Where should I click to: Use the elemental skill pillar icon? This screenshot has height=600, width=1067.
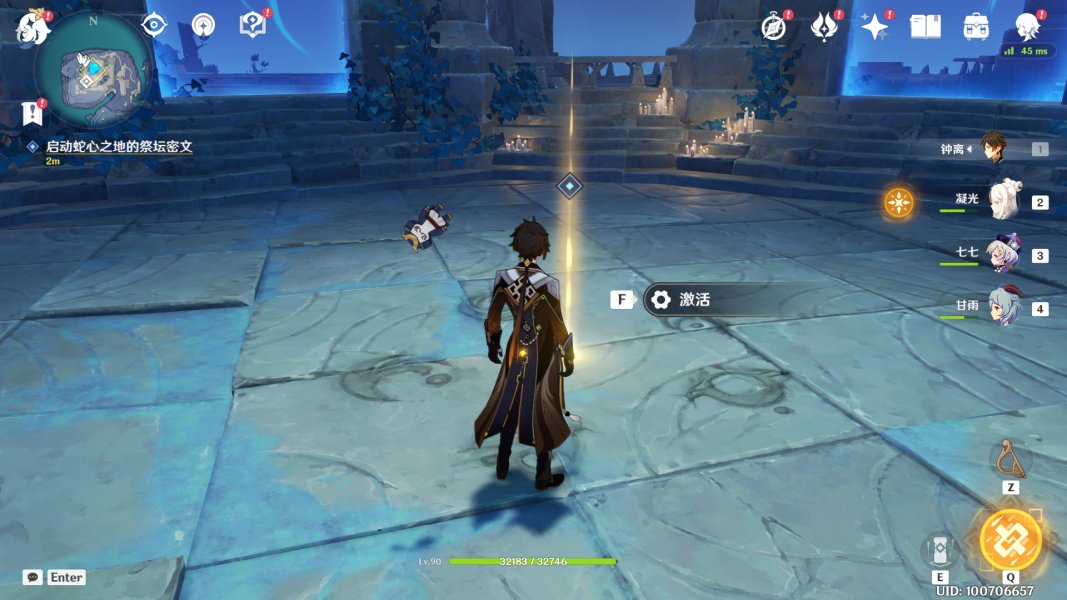[940, 550]
